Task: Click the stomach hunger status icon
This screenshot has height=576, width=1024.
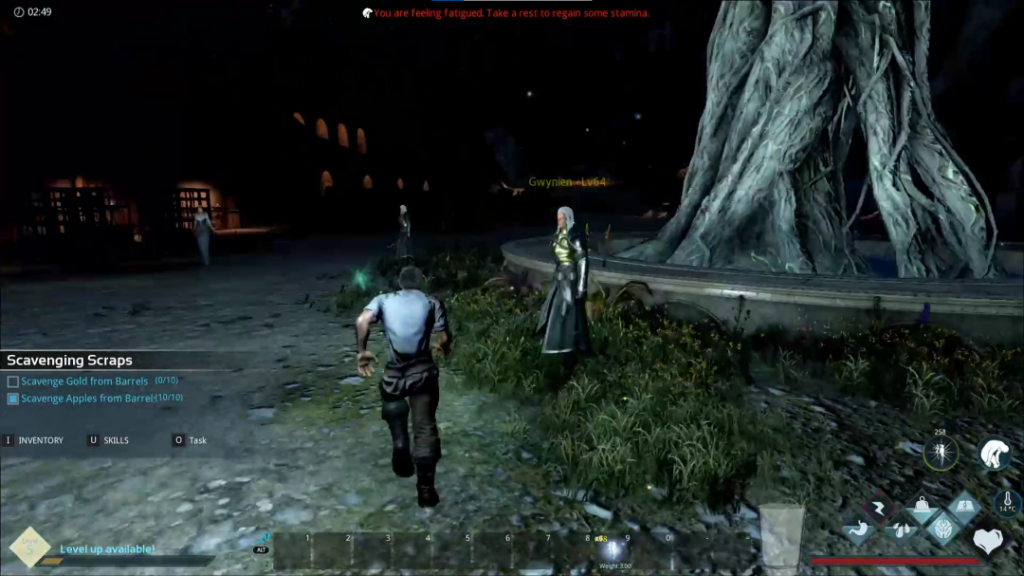Action: pos(863,527)
